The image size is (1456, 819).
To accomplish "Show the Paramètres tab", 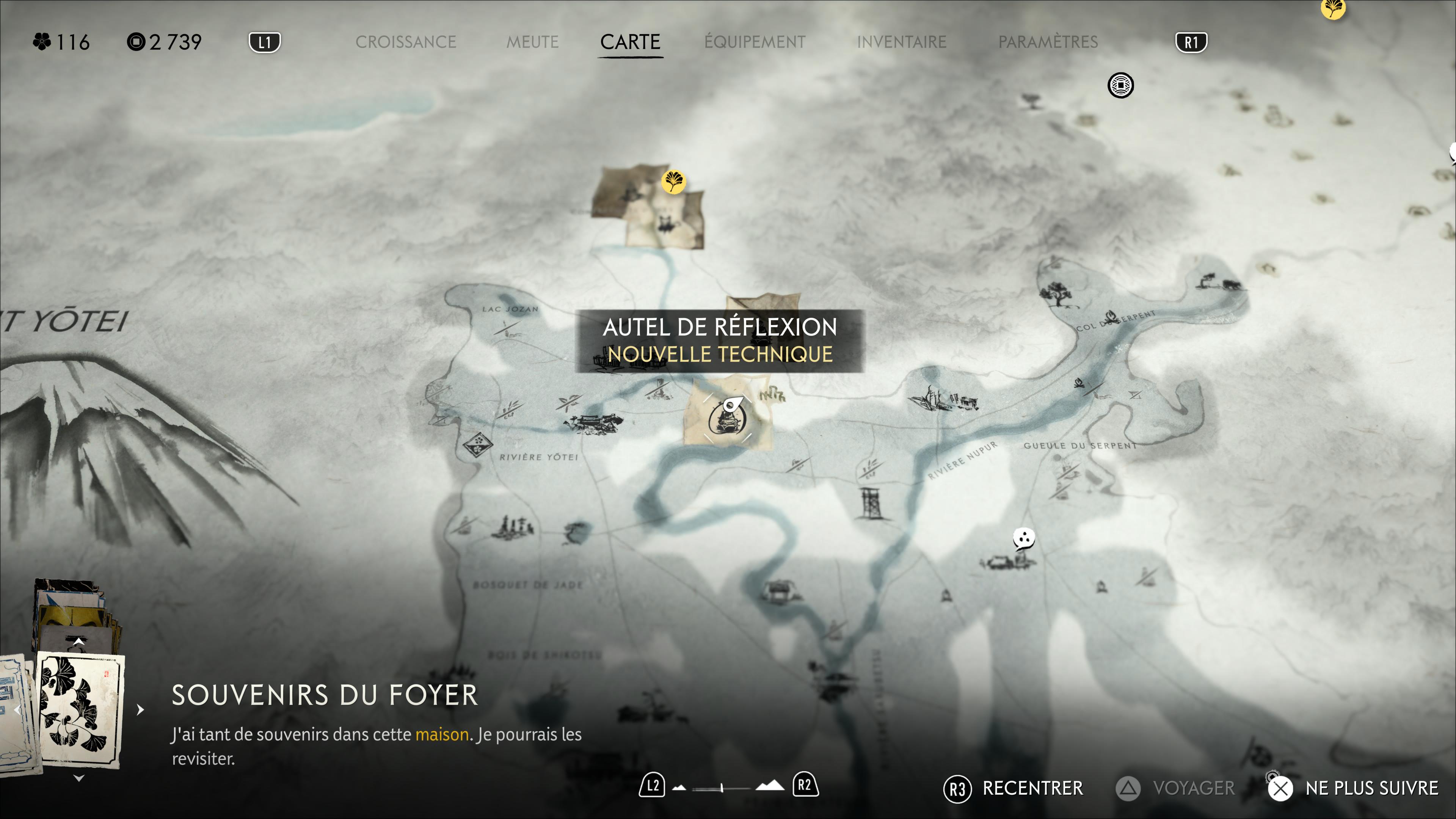I will point(1048,42).
